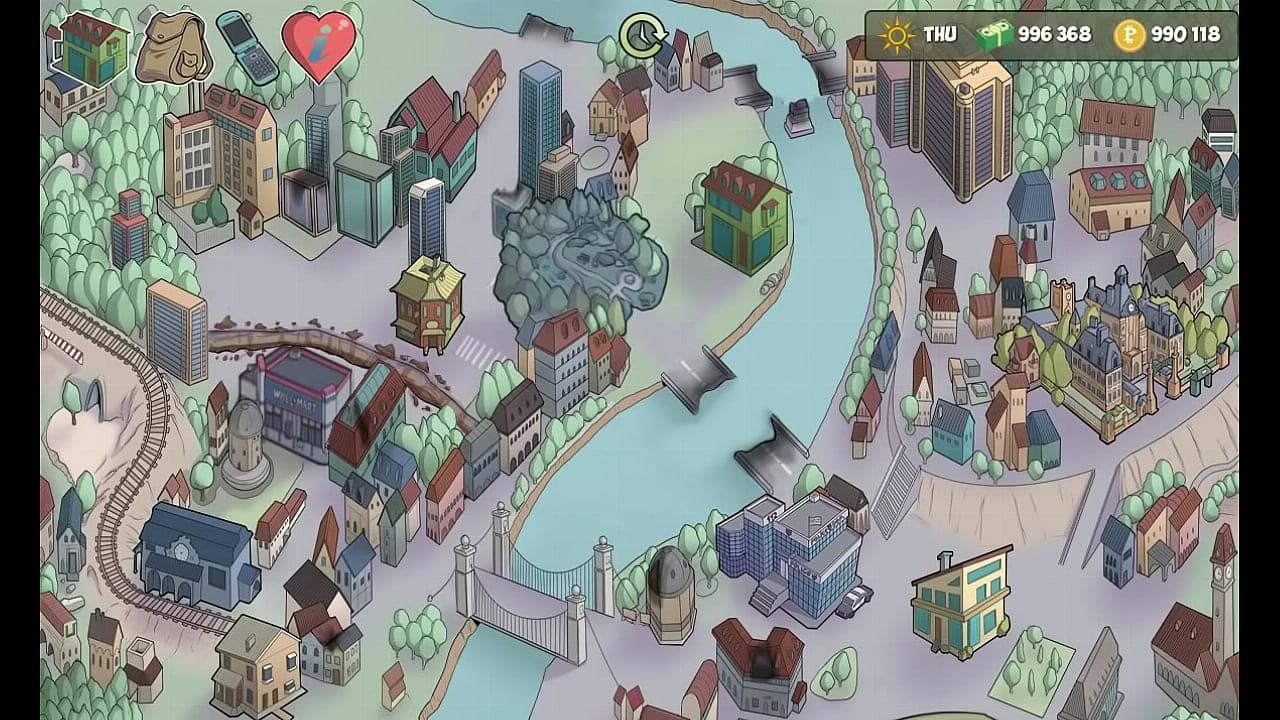Screen dimensions: 1280x720
Task: Advance time with the clock icon
Action: pos(641,36)
